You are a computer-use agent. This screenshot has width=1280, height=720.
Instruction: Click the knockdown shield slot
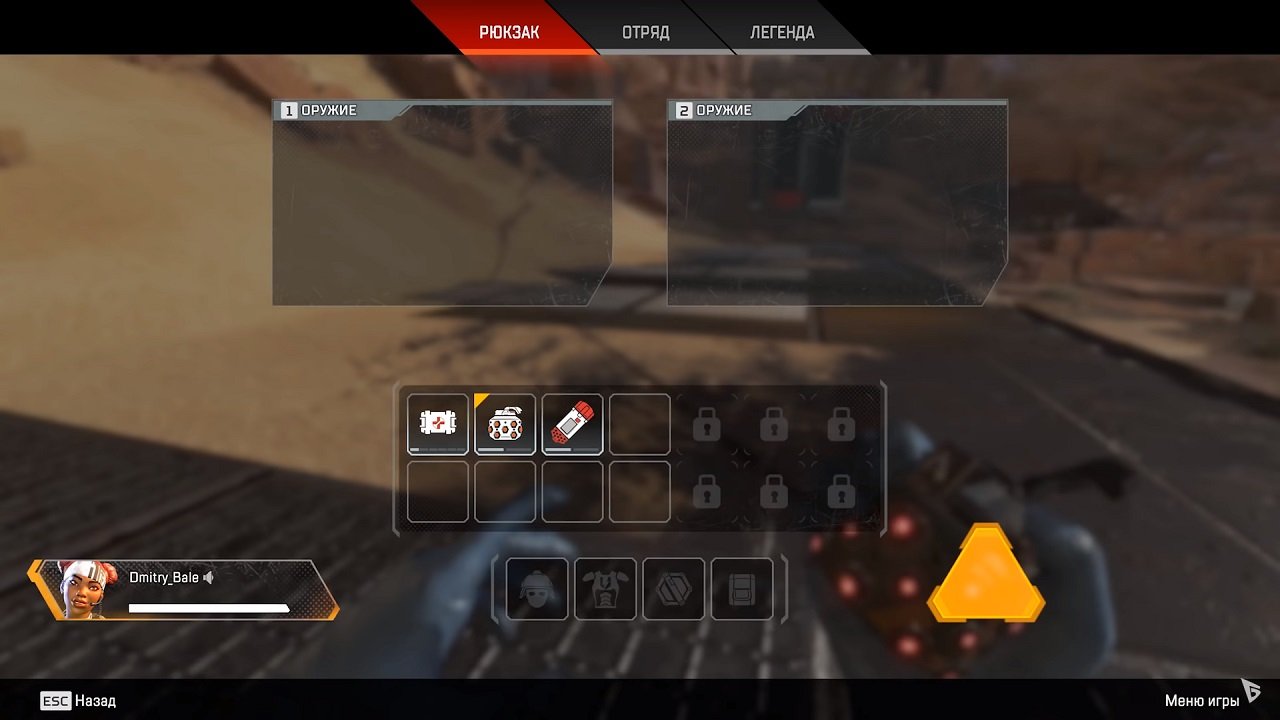[x=673, y=589]
